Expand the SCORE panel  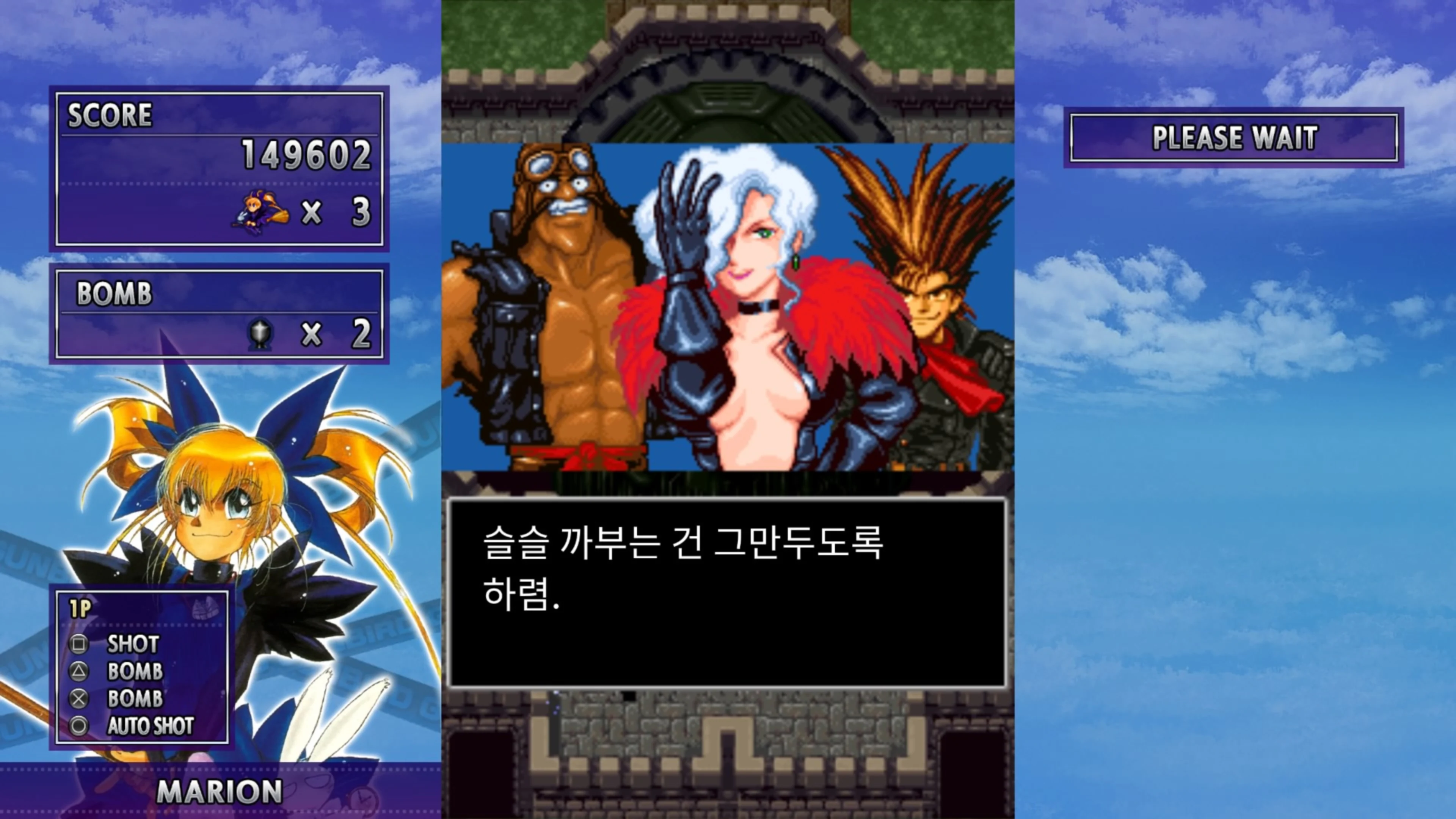[110, 116]
